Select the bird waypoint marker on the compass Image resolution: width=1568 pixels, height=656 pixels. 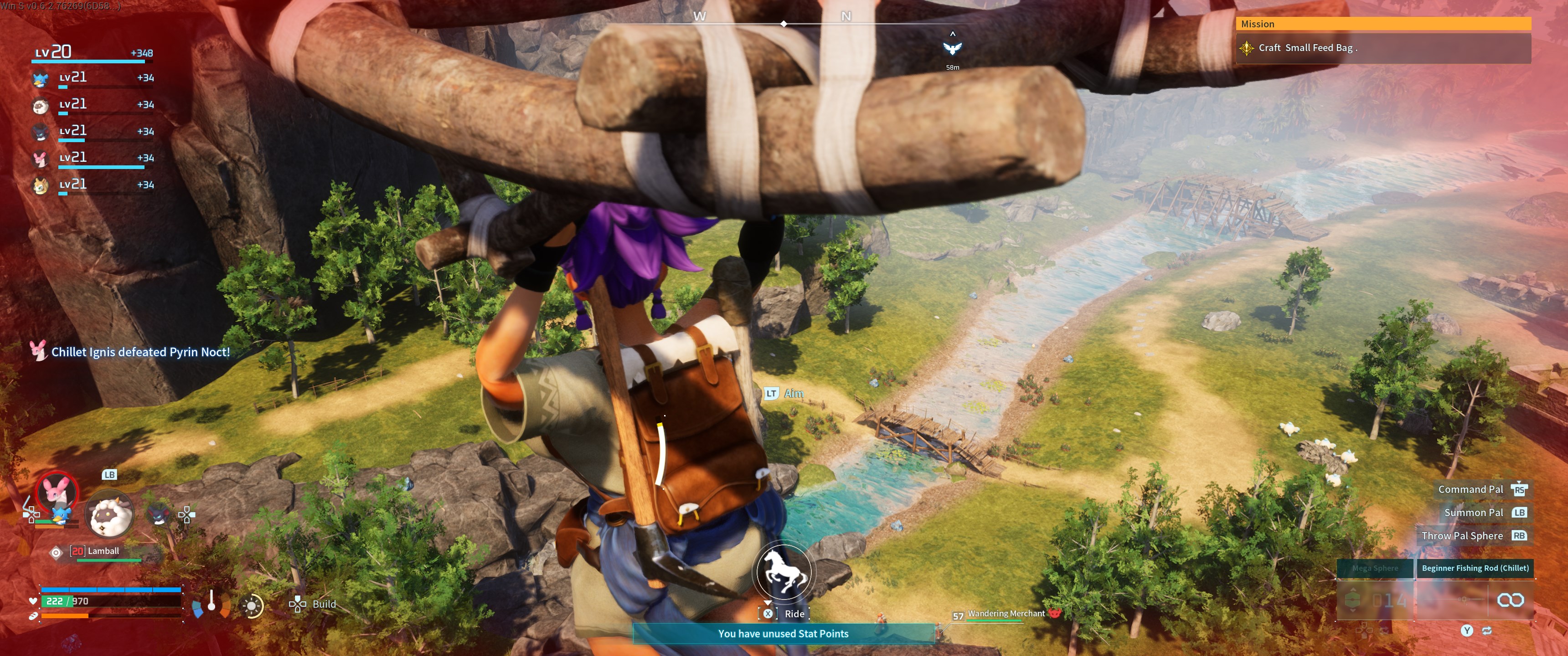click(952, 48)
